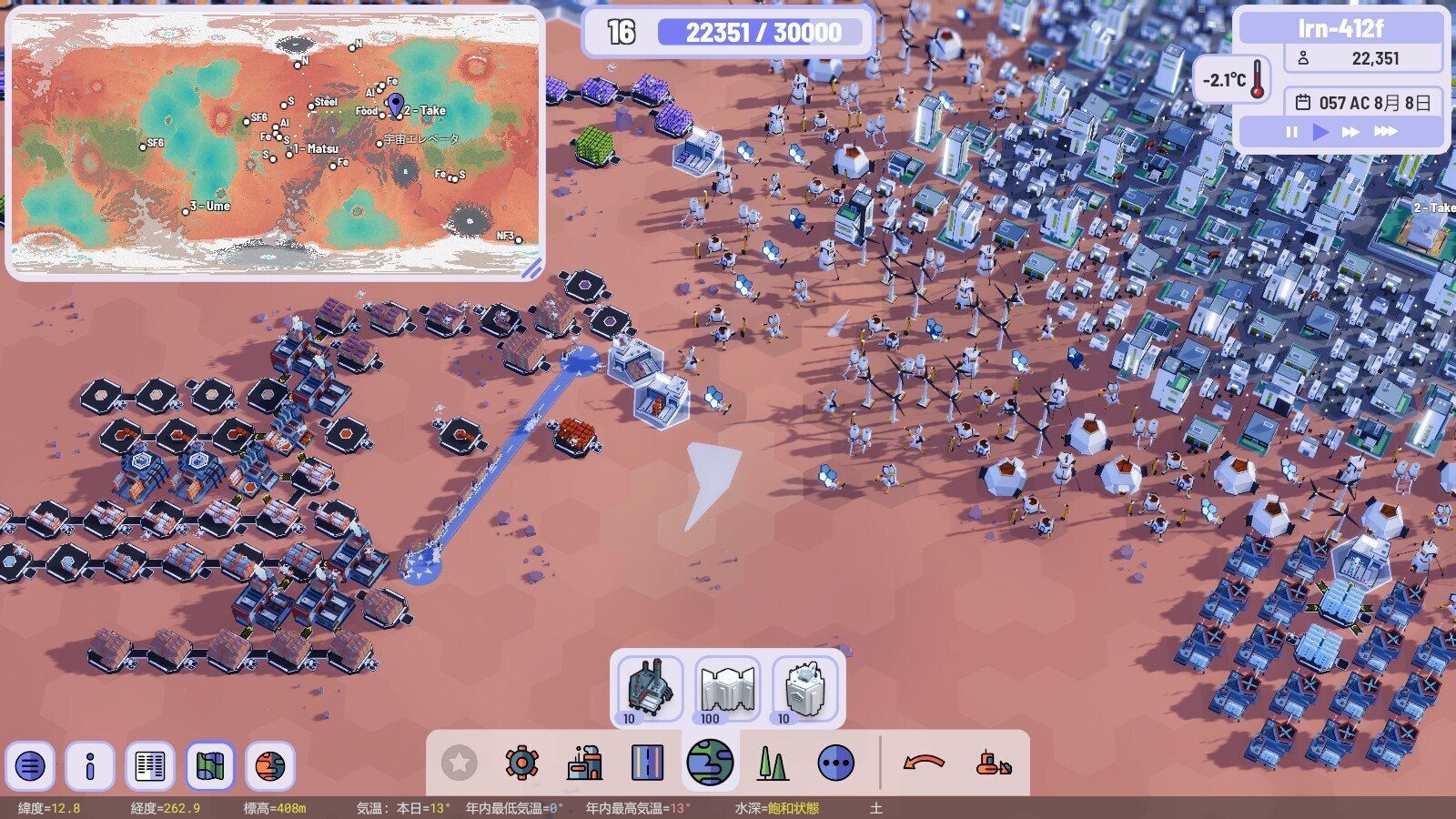Open the red planet globe view
Image resolution: width=1456 pixels, height=819 pixels.
pyautogui.click(x=270, y=765)
